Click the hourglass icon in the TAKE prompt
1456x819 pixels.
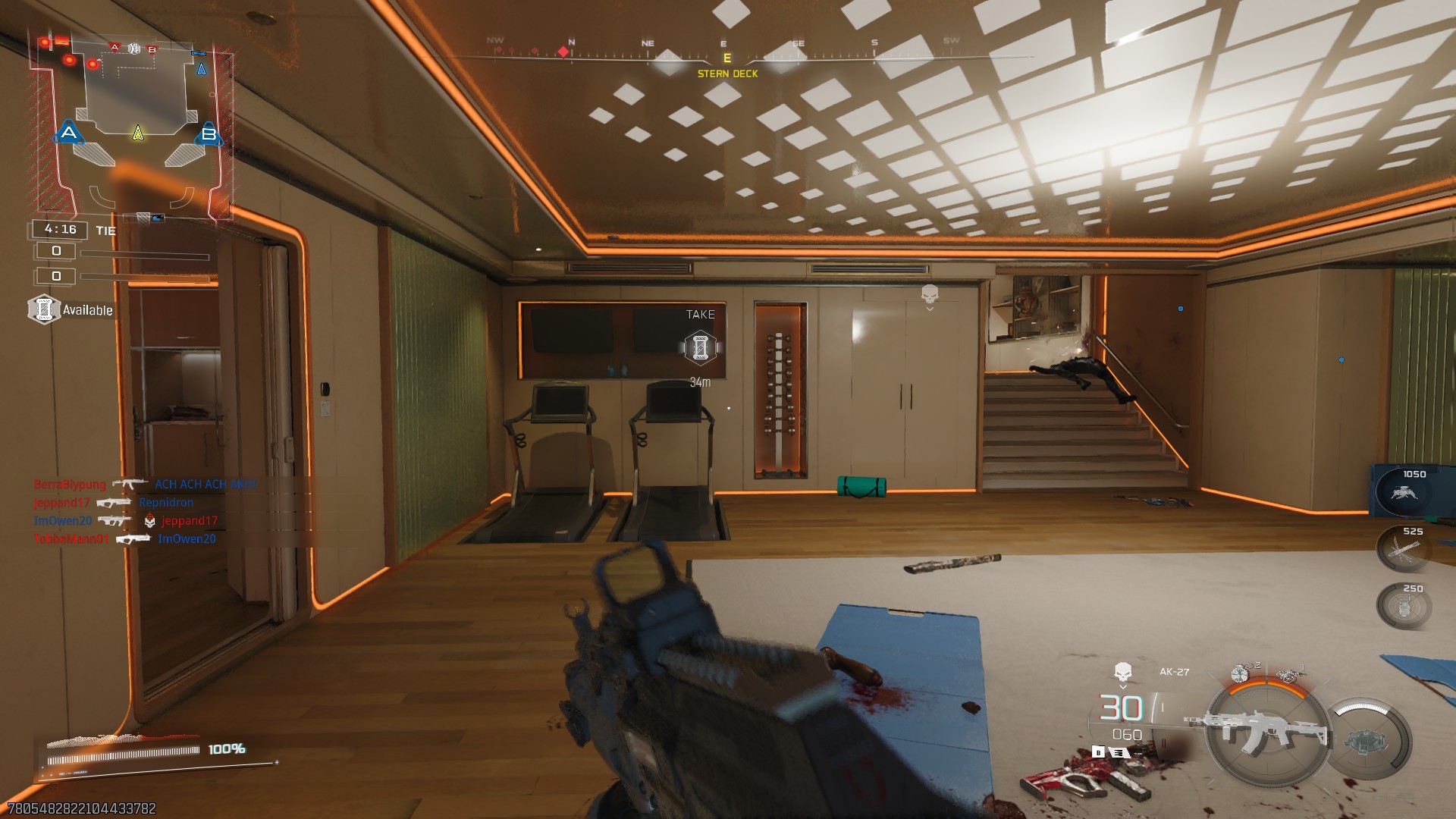click(699, 347)
